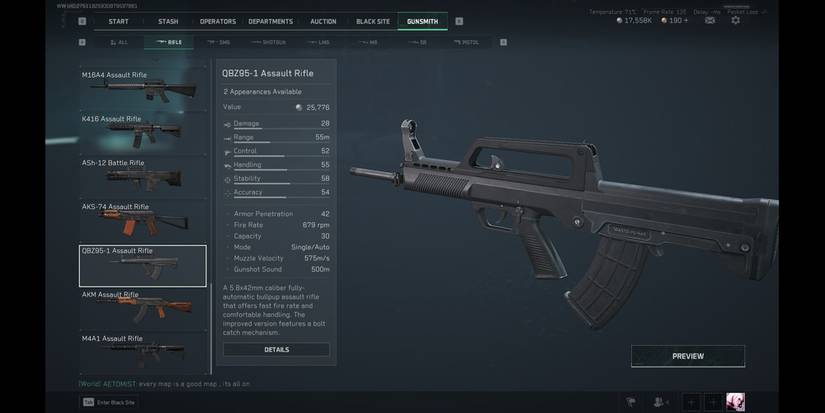The height and width of the screenshot is (413, 825).
Task: Select the AKM Assault Rifle
Action: pos(143,309)
